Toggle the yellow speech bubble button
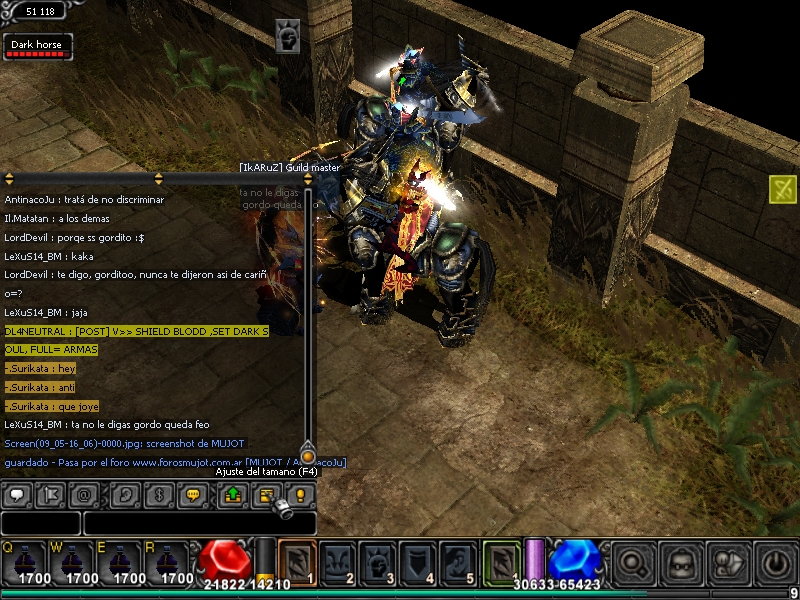Viewport: 800px width, 600px height. click(x=194, y=494)
